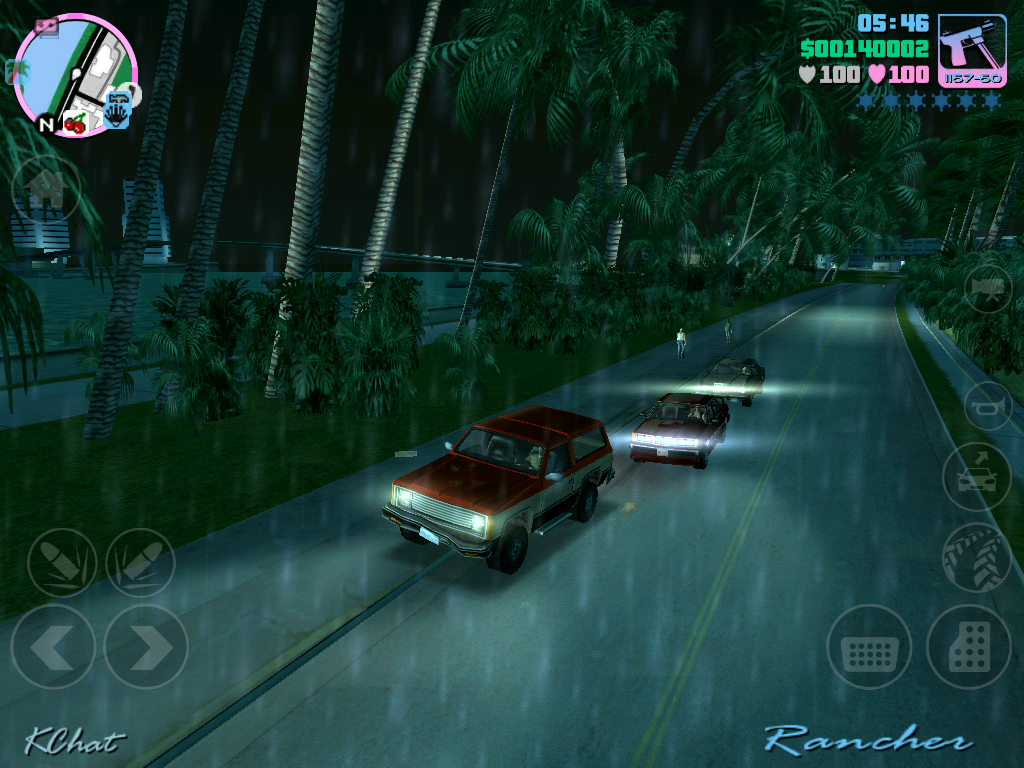
Task: Tap the accelerator pedal button
Action: (x=968, y=647)
